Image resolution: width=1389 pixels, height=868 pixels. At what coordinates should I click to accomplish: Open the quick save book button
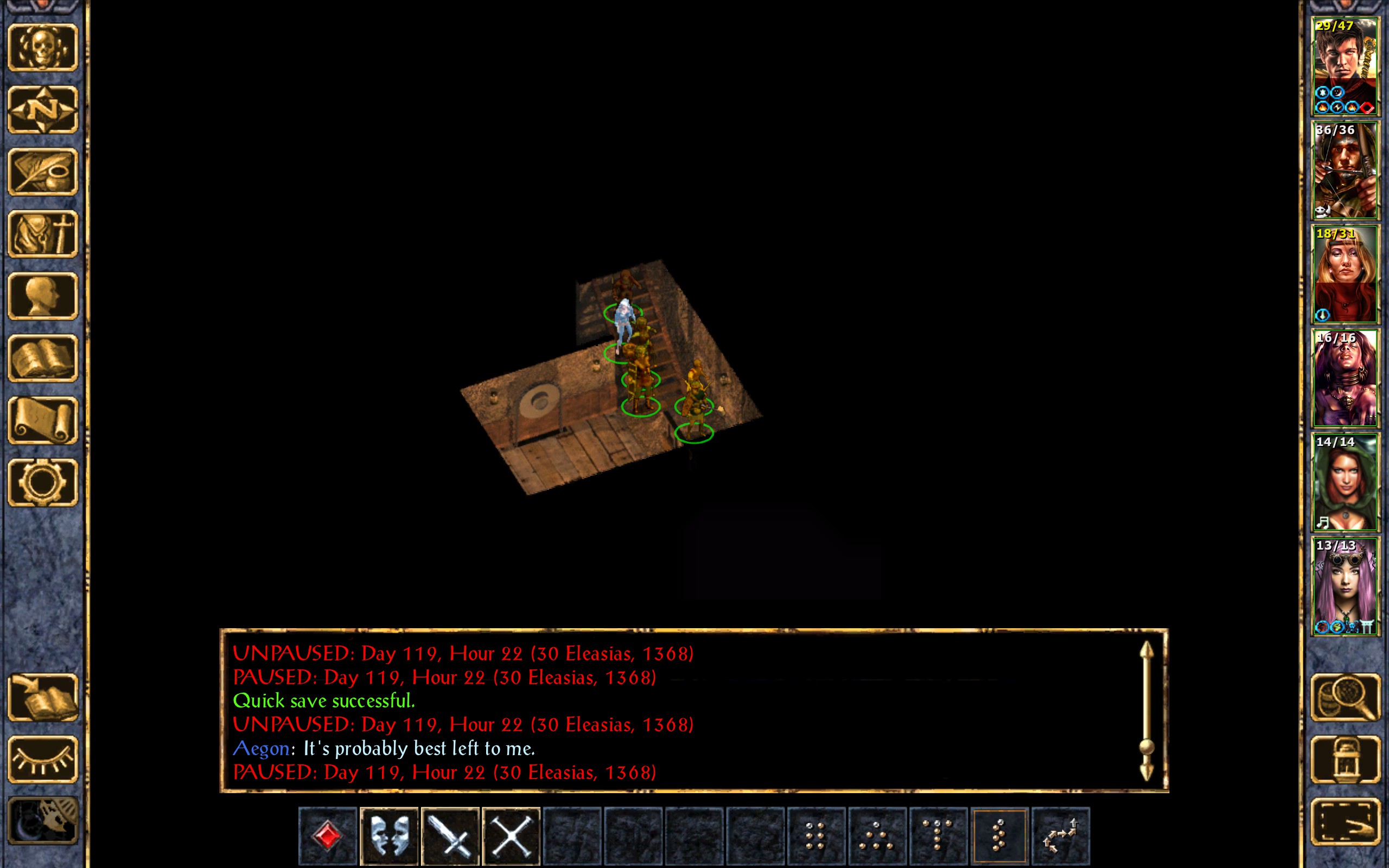43,698
